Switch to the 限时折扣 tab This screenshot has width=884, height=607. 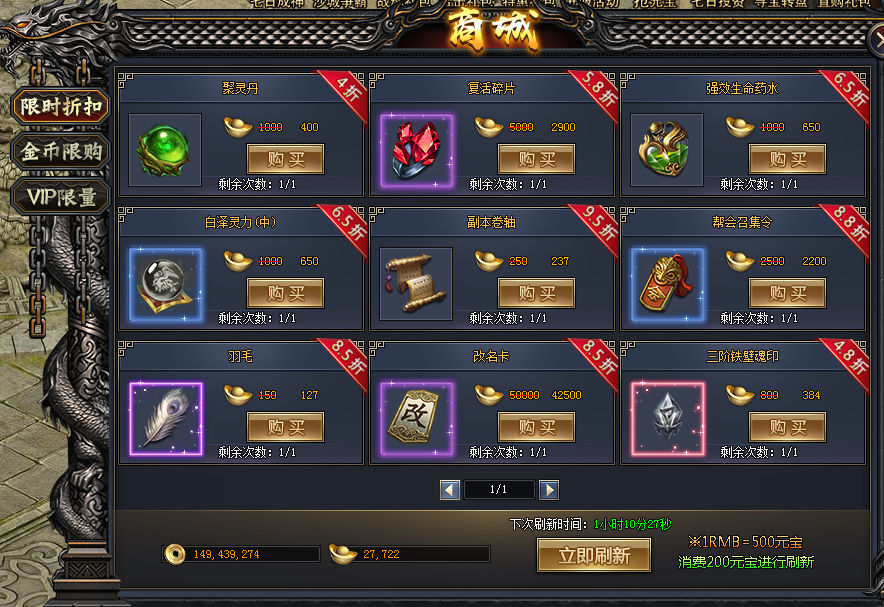(x=60, y=106)
